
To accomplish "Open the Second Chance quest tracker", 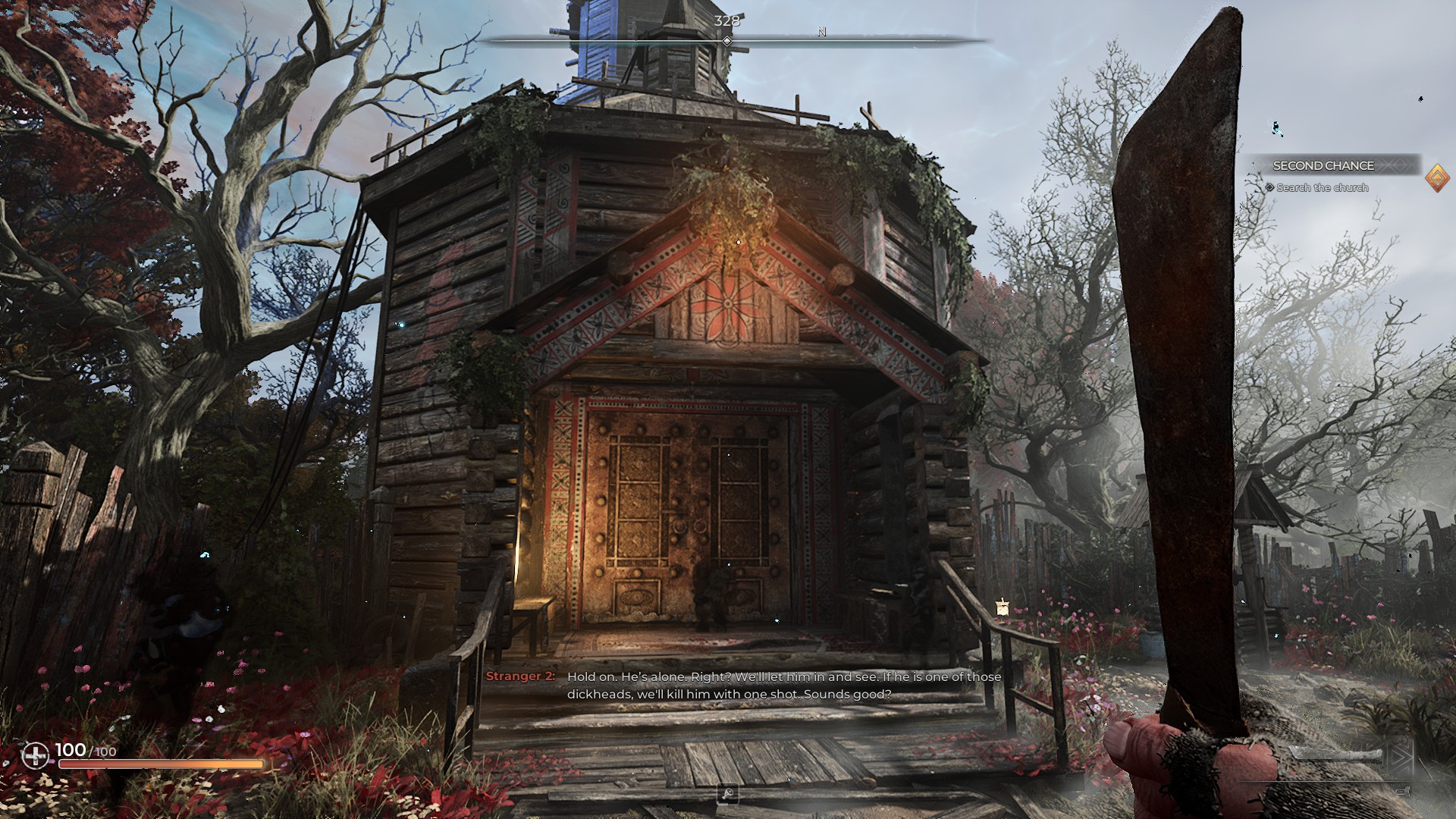I will [x=1323, y=165].
